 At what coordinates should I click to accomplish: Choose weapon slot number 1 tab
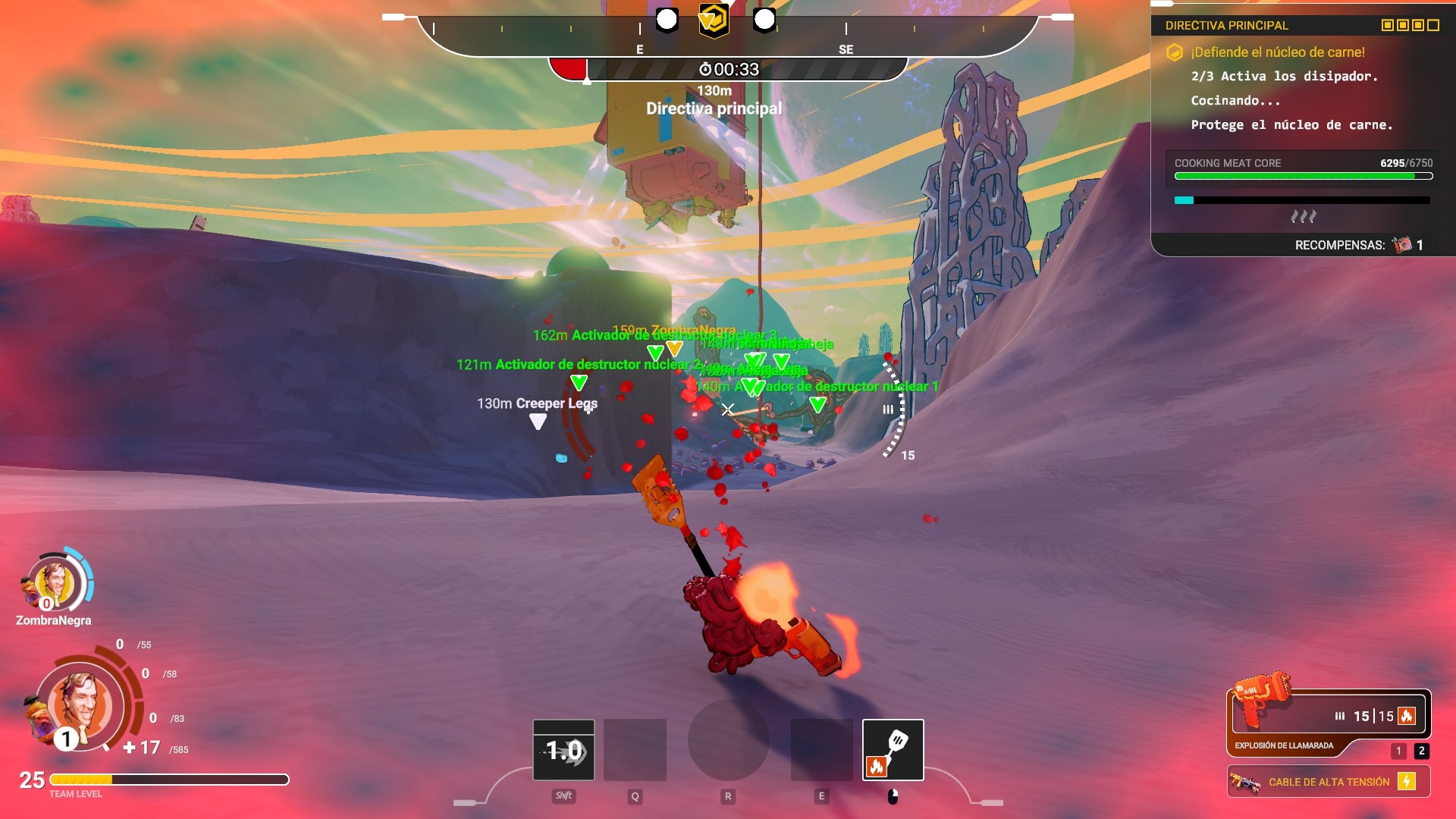tap(1398, 751)
